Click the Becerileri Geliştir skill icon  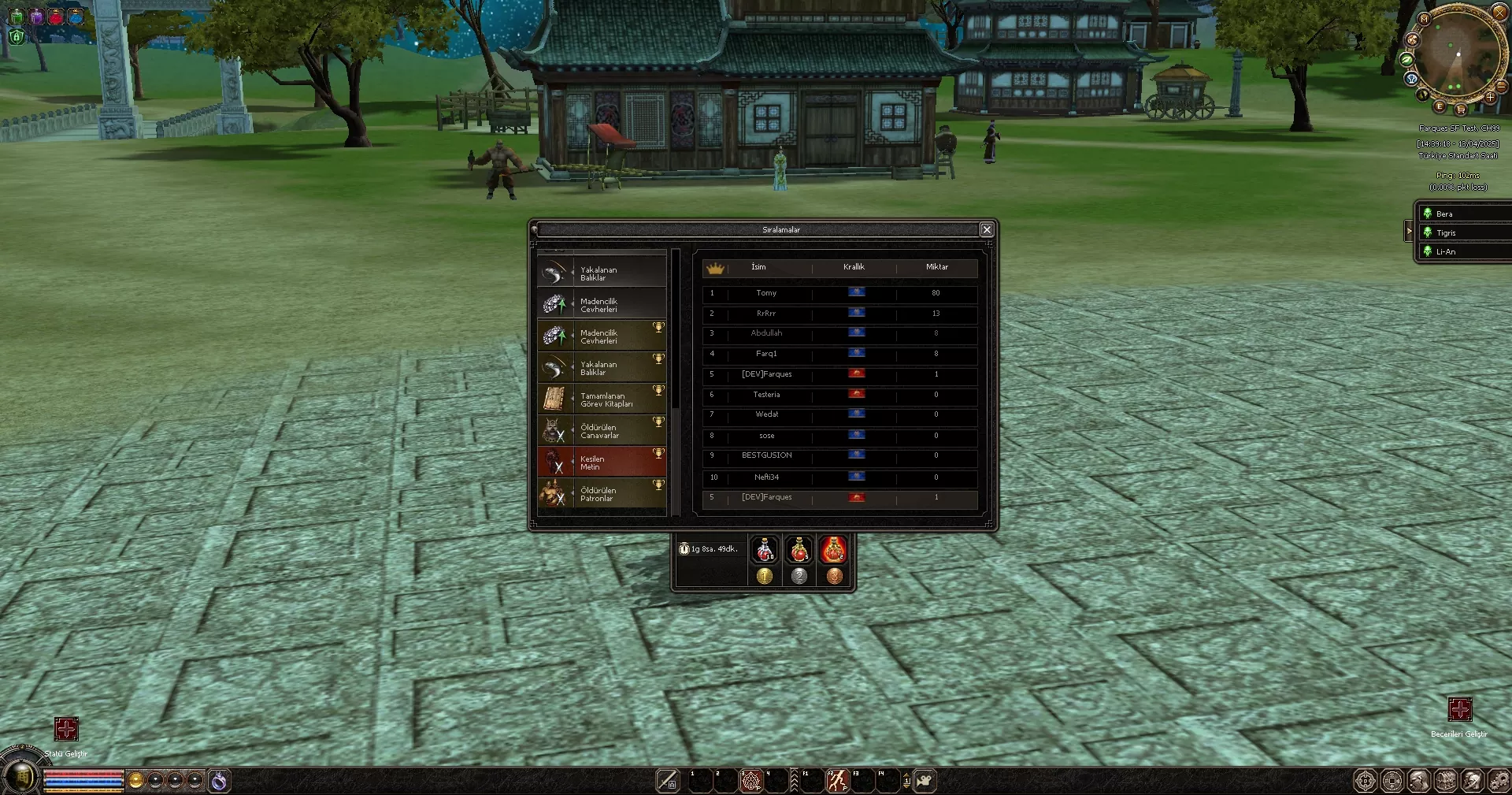click(x=1462, y=710)
